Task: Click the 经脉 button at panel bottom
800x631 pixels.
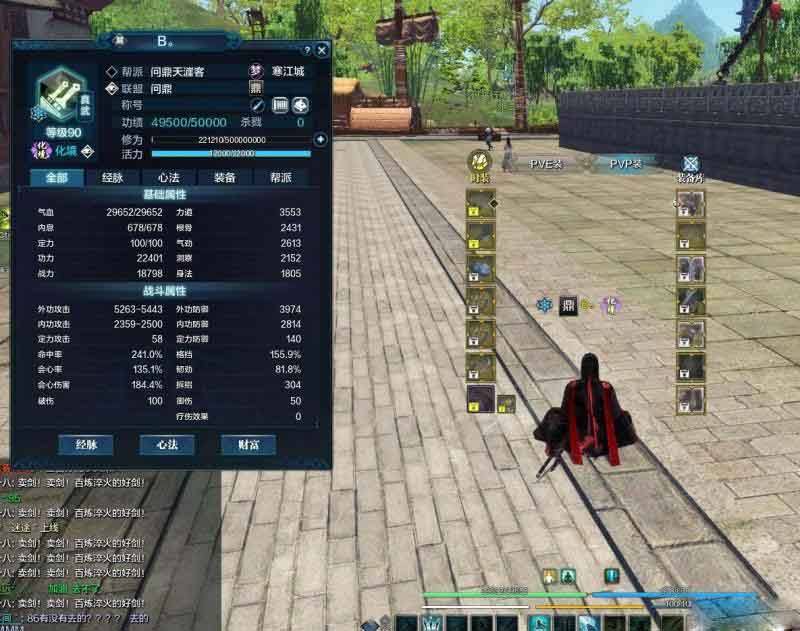Action: click(85, 444)
